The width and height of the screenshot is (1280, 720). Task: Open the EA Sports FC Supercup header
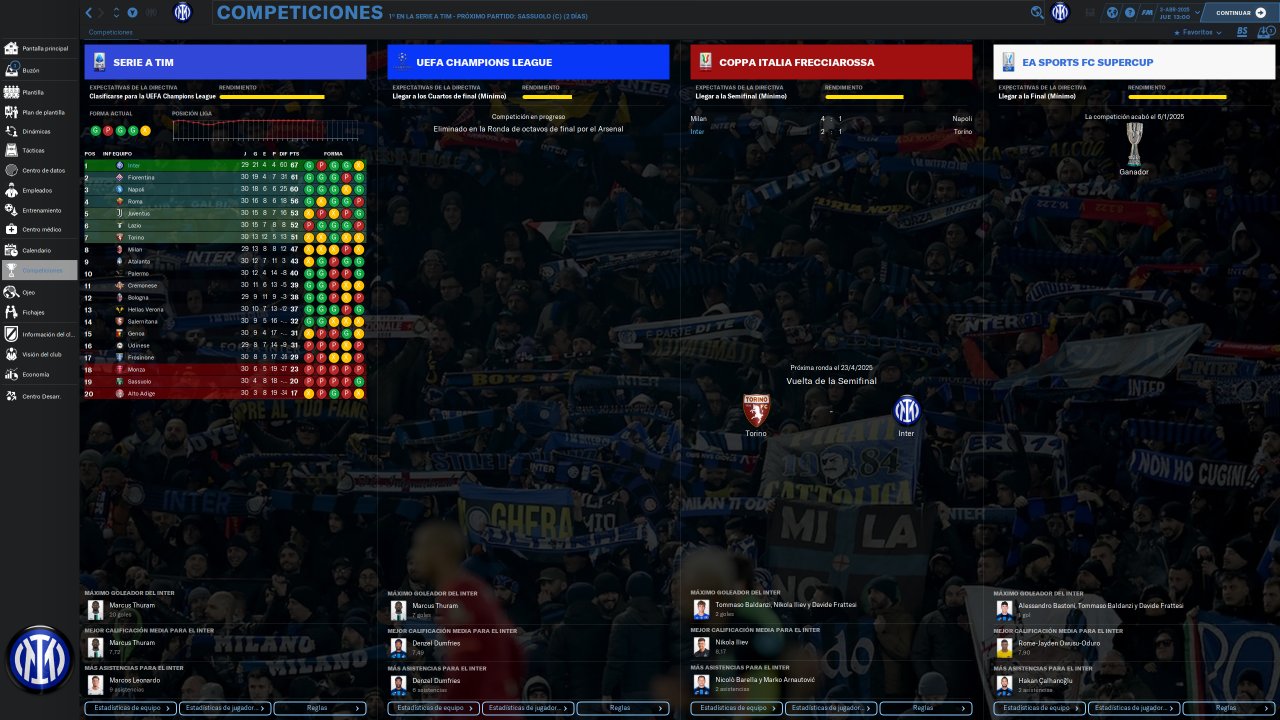(x=1134, y=62)
